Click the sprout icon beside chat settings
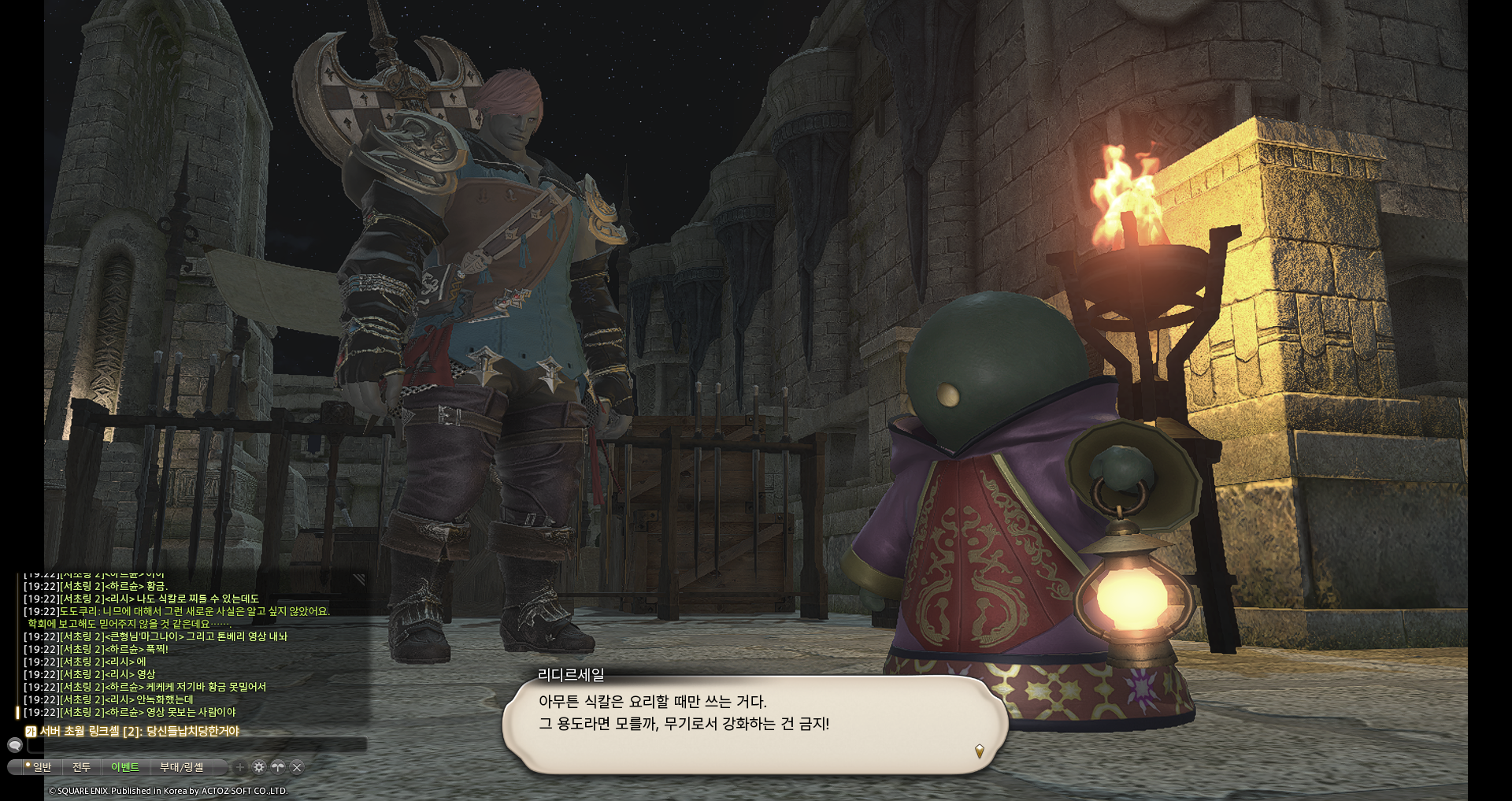This screenshot has width=1512, height=801. coord(278,767)
